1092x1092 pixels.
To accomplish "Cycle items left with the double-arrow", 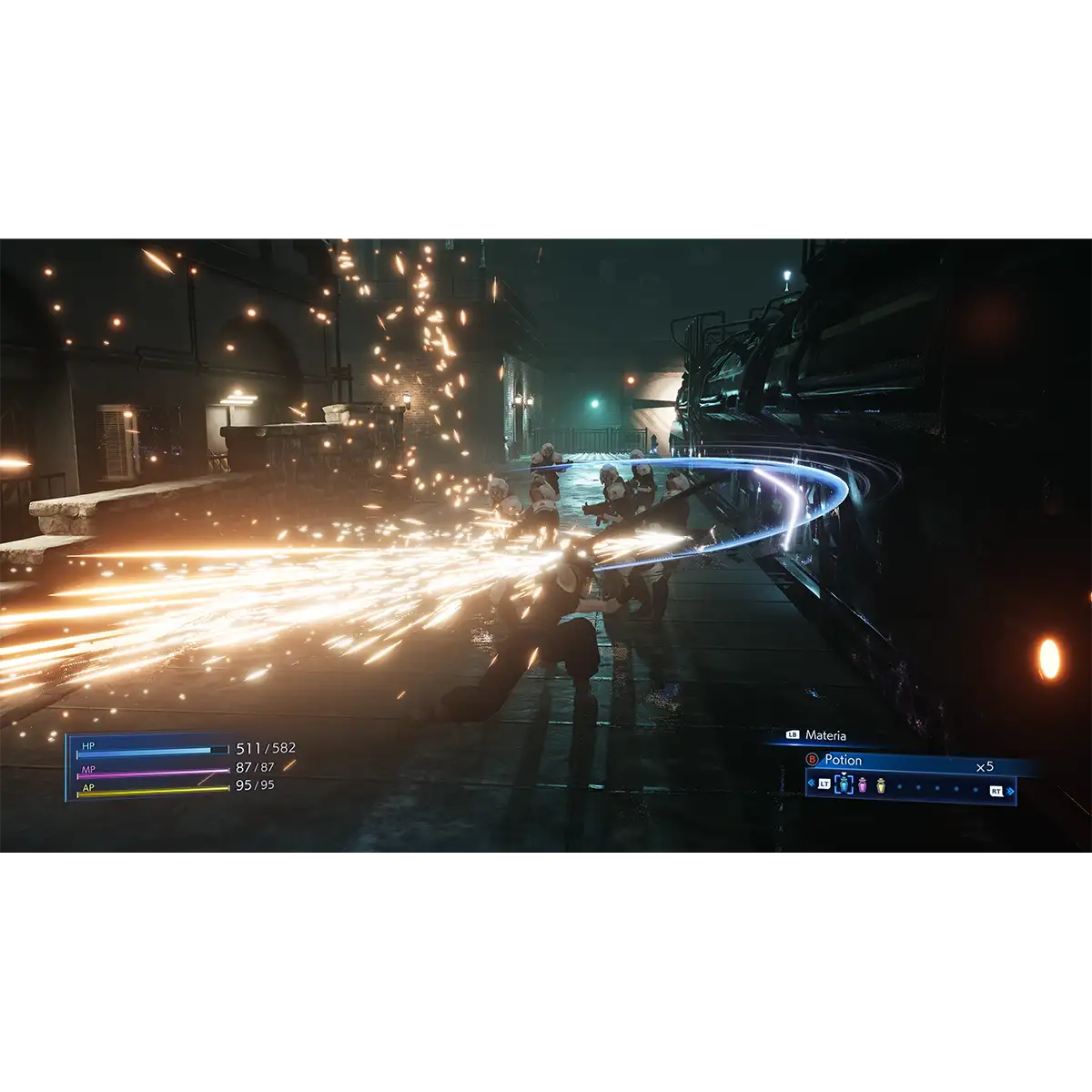I will 811,784.
